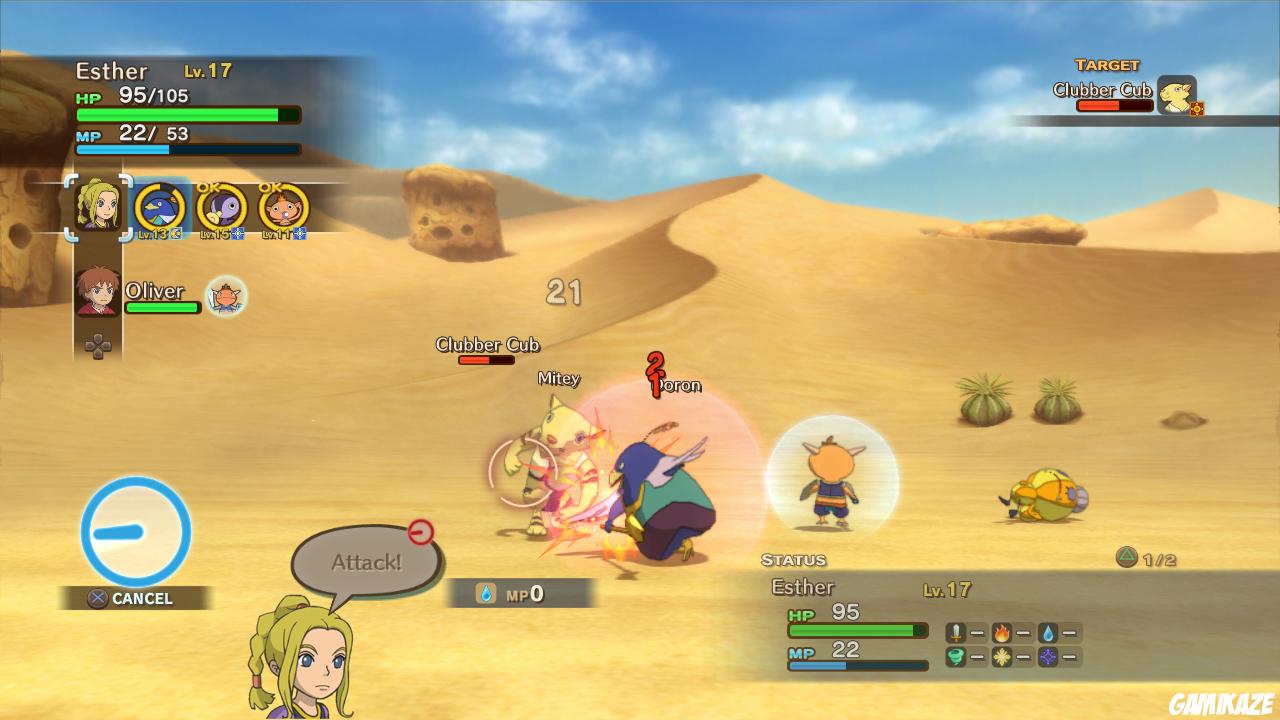Select the purple Lv.15 familiar

222,208
